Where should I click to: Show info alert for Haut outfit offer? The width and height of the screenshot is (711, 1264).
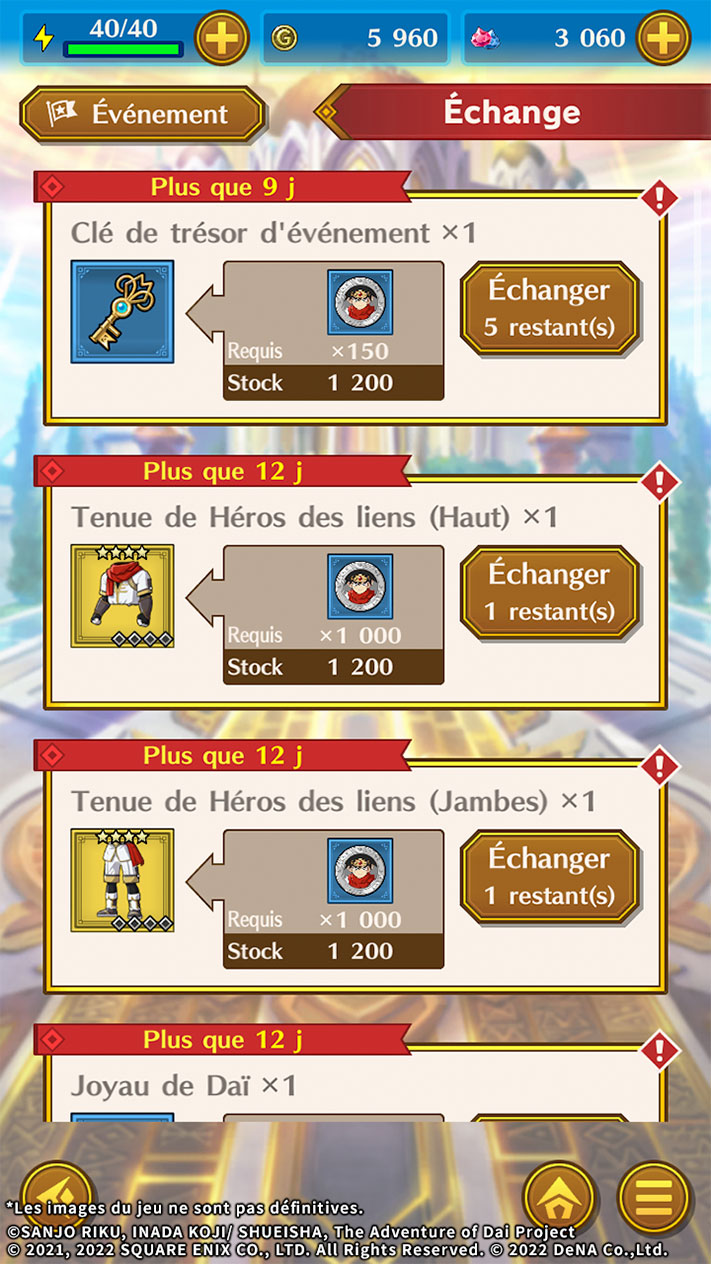(659, 483)
